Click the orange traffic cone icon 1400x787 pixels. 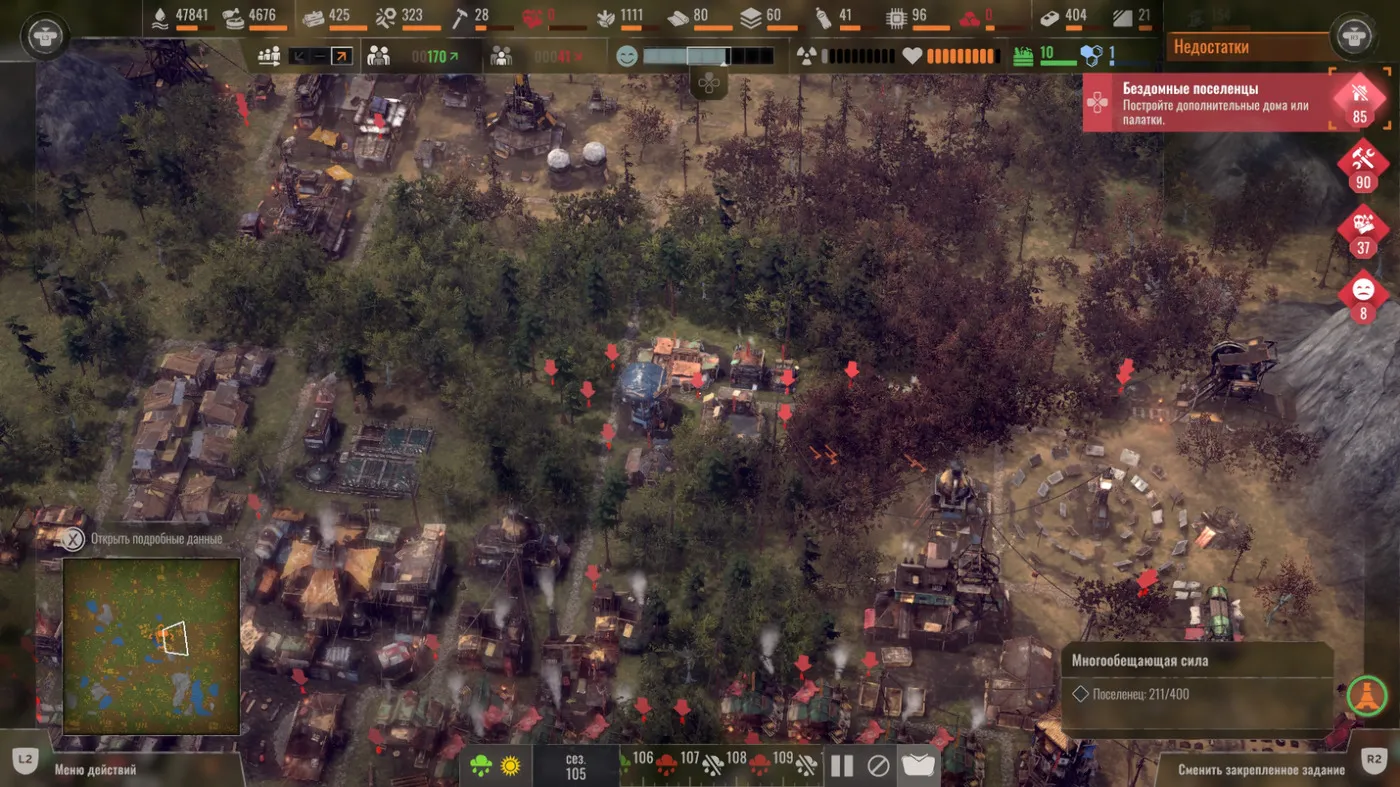pyautogui.click(x=1367, y=694)
